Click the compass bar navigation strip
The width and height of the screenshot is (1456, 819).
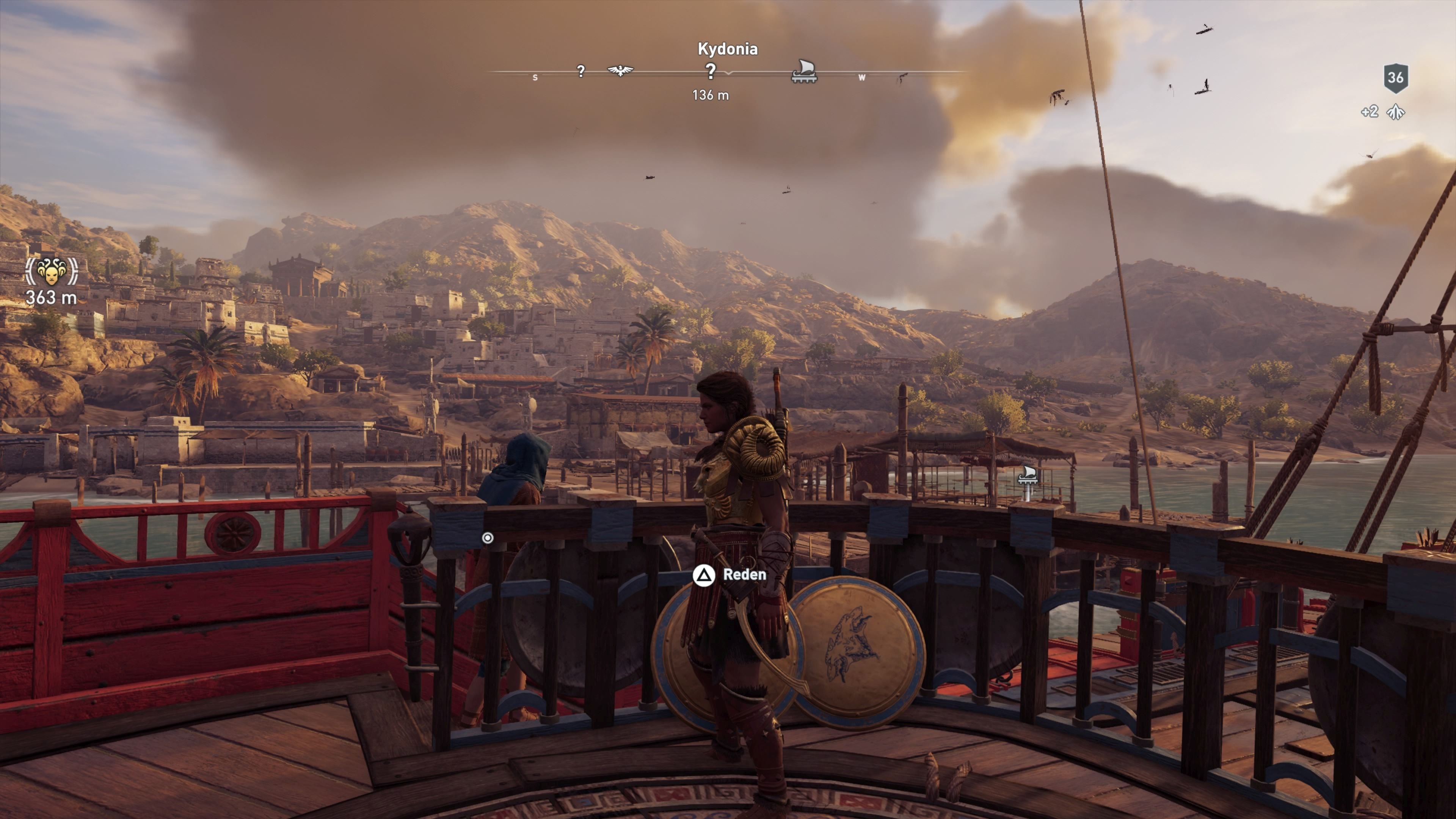[x=667, y=74]
